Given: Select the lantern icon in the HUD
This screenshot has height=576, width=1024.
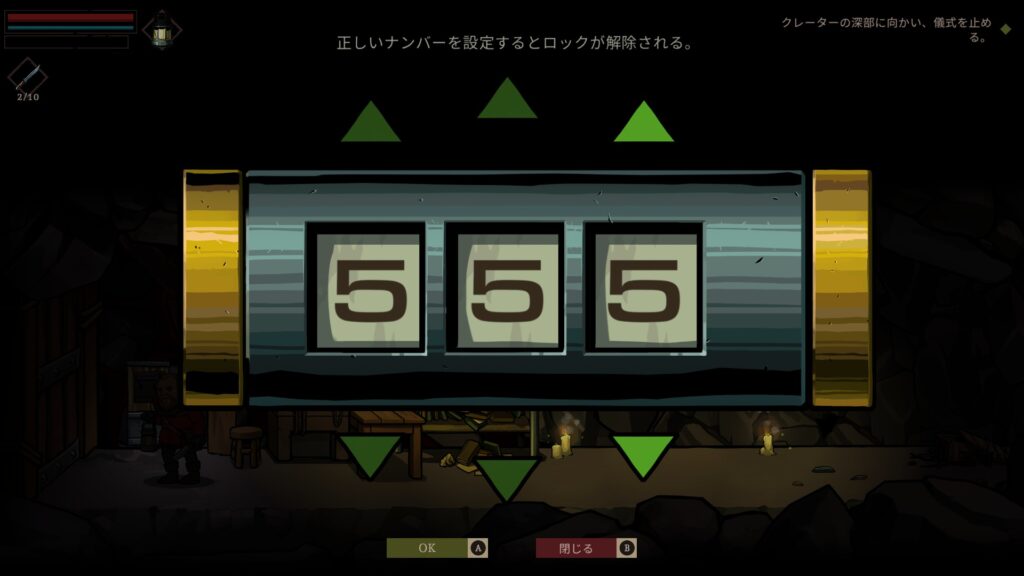Looking at the screenshot, I should click(x=161, y=30).
